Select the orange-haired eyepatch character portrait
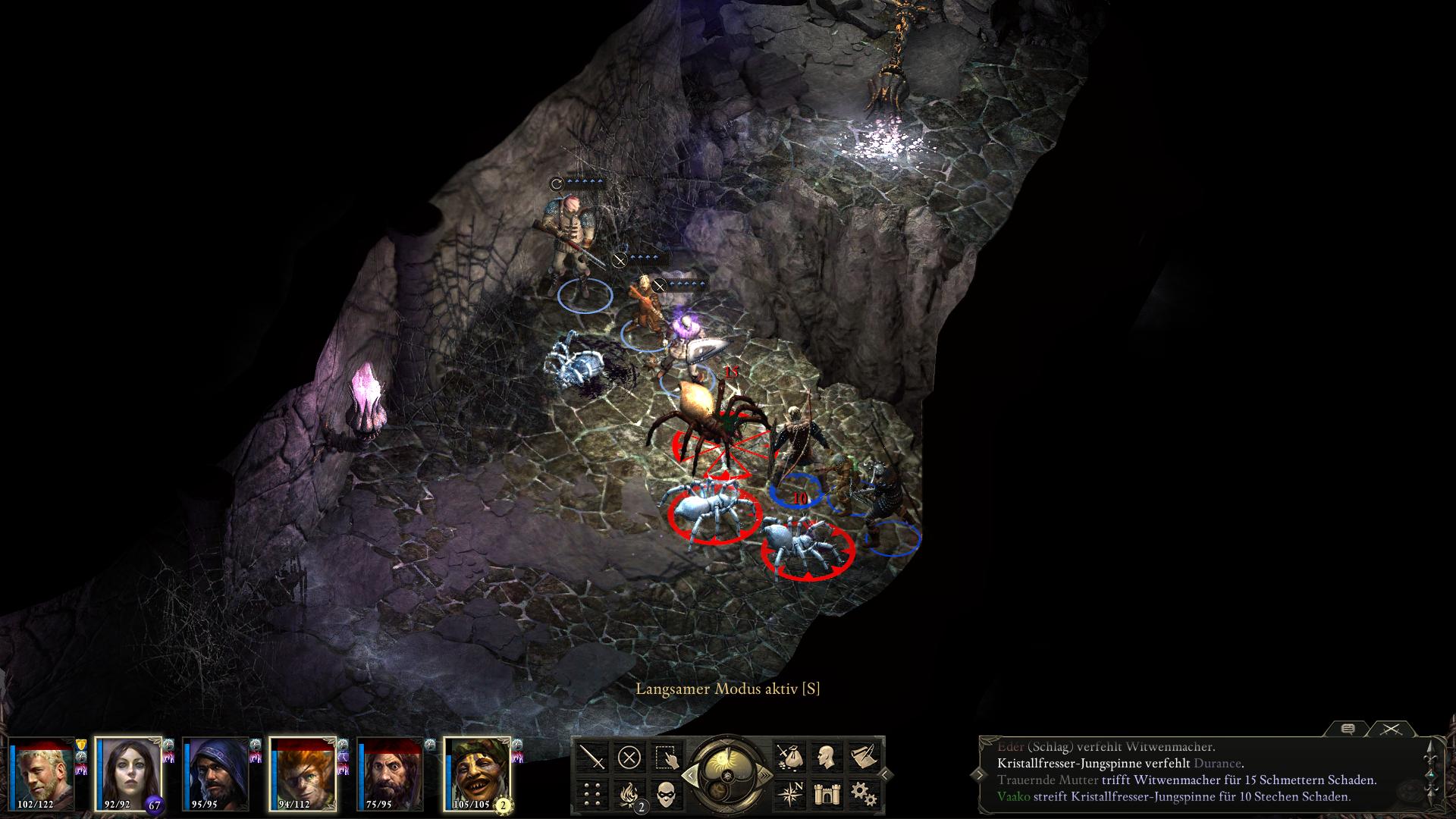Image resolution: width=1456 pixels, height=819 pixels. (303, 772)
